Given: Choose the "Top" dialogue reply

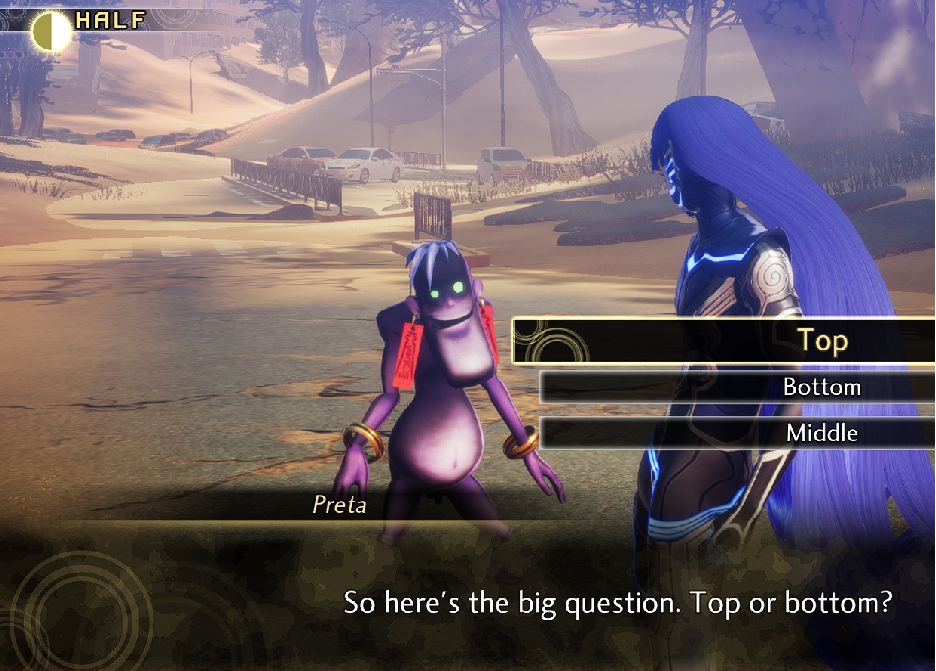Looking at the screenshot, I should click(822, 341).
